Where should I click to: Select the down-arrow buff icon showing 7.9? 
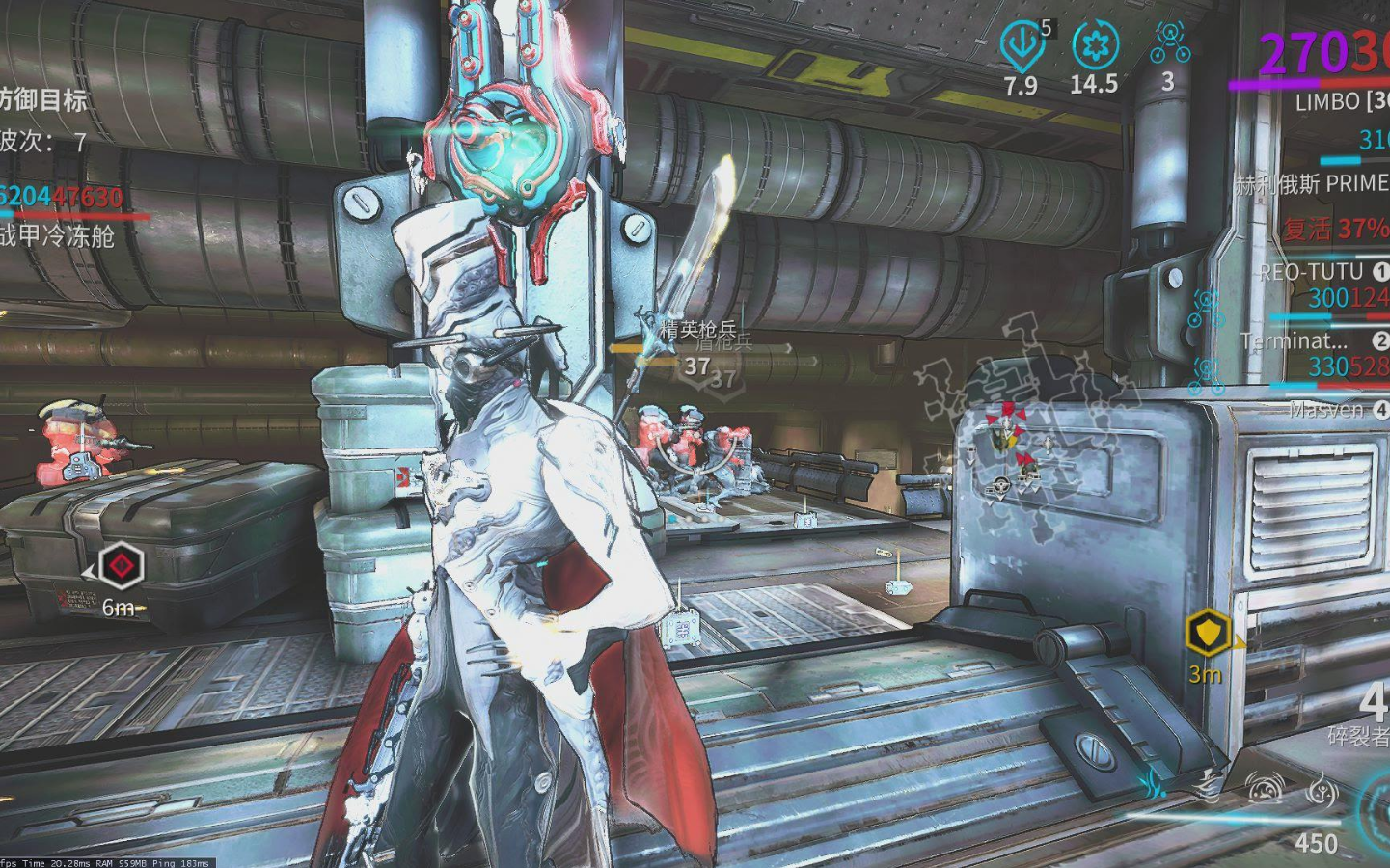[x=1022, y=46]
